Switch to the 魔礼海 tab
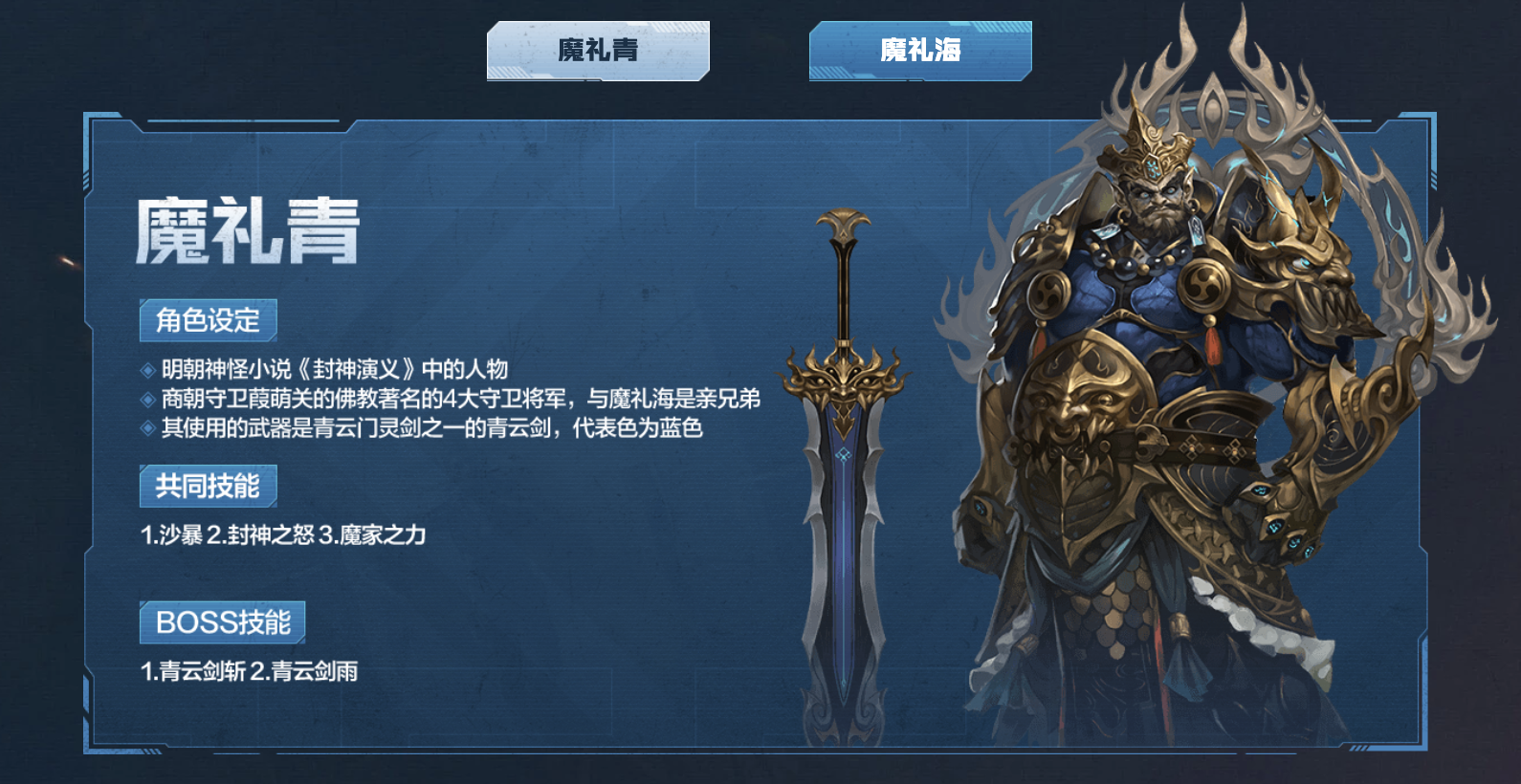The image size is (1521, 784). pyautogui.click(x=919, y=50)
